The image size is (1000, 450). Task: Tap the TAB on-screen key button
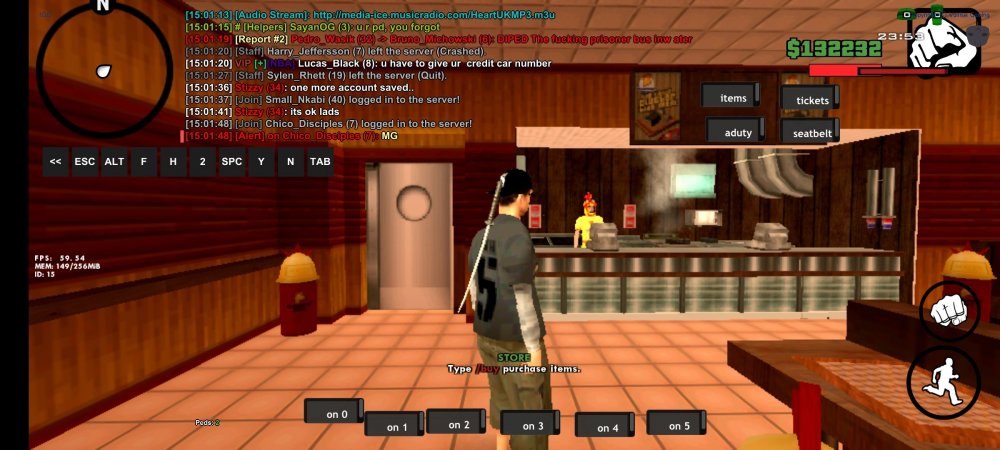click(x=320, y=161)
